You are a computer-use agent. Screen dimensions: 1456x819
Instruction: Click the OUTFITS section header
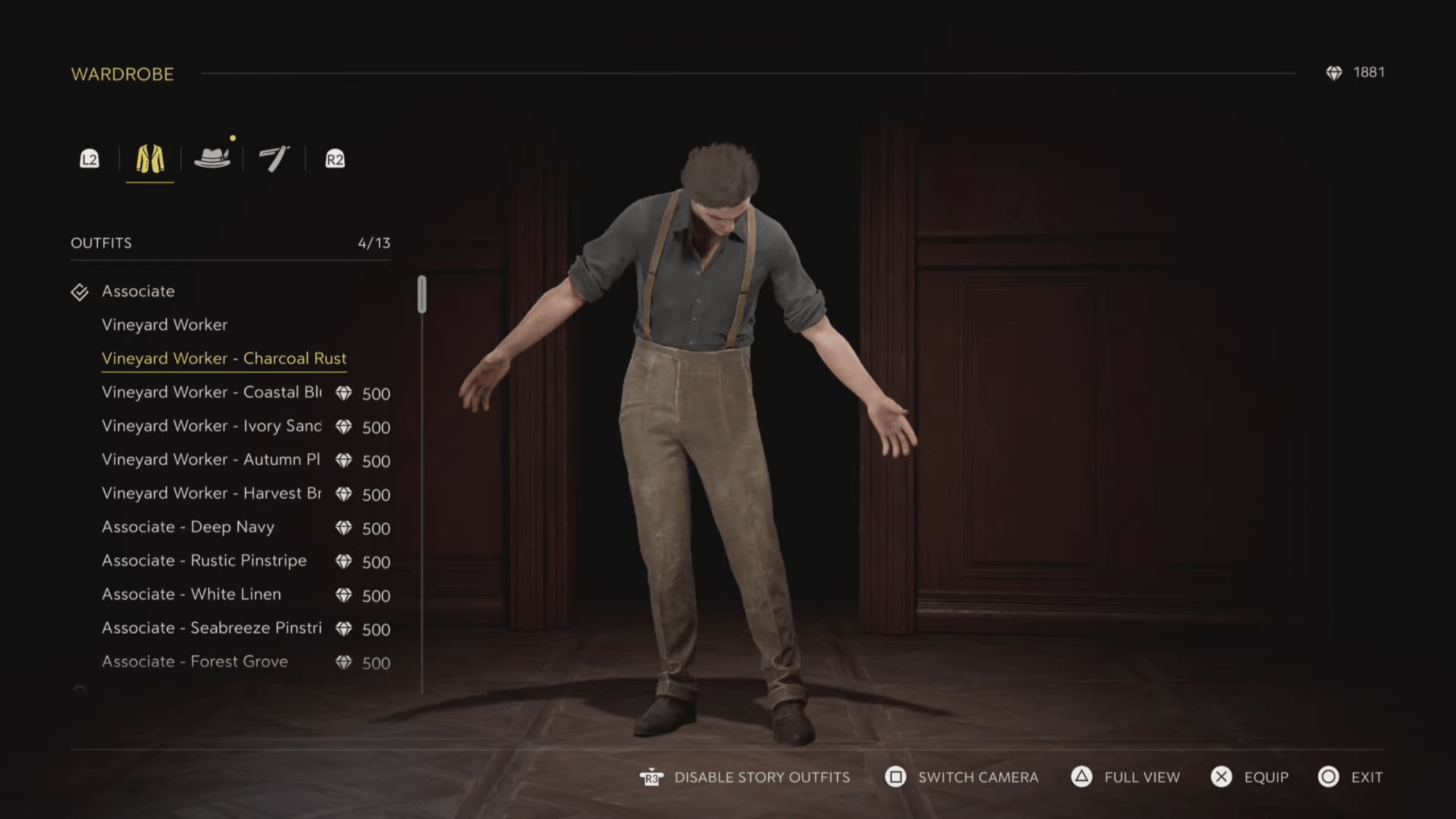[101, 243]
